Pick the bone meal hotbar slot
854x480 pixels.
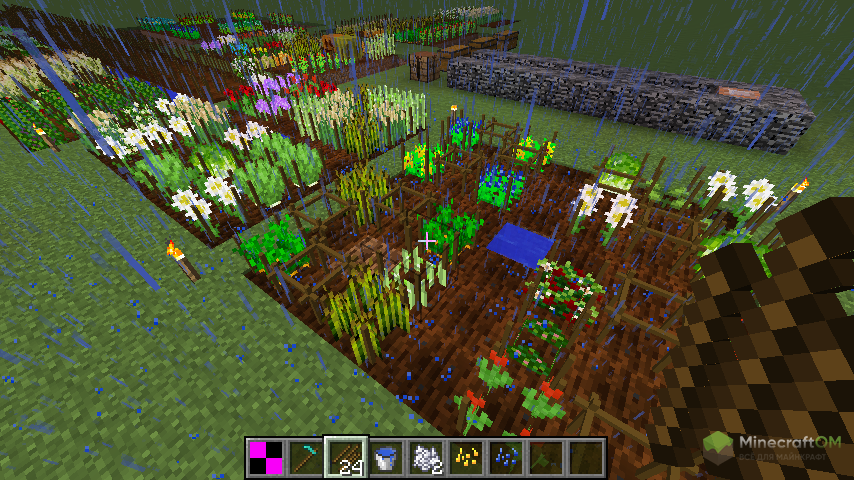pyautogui.click(x=426, y=457)
